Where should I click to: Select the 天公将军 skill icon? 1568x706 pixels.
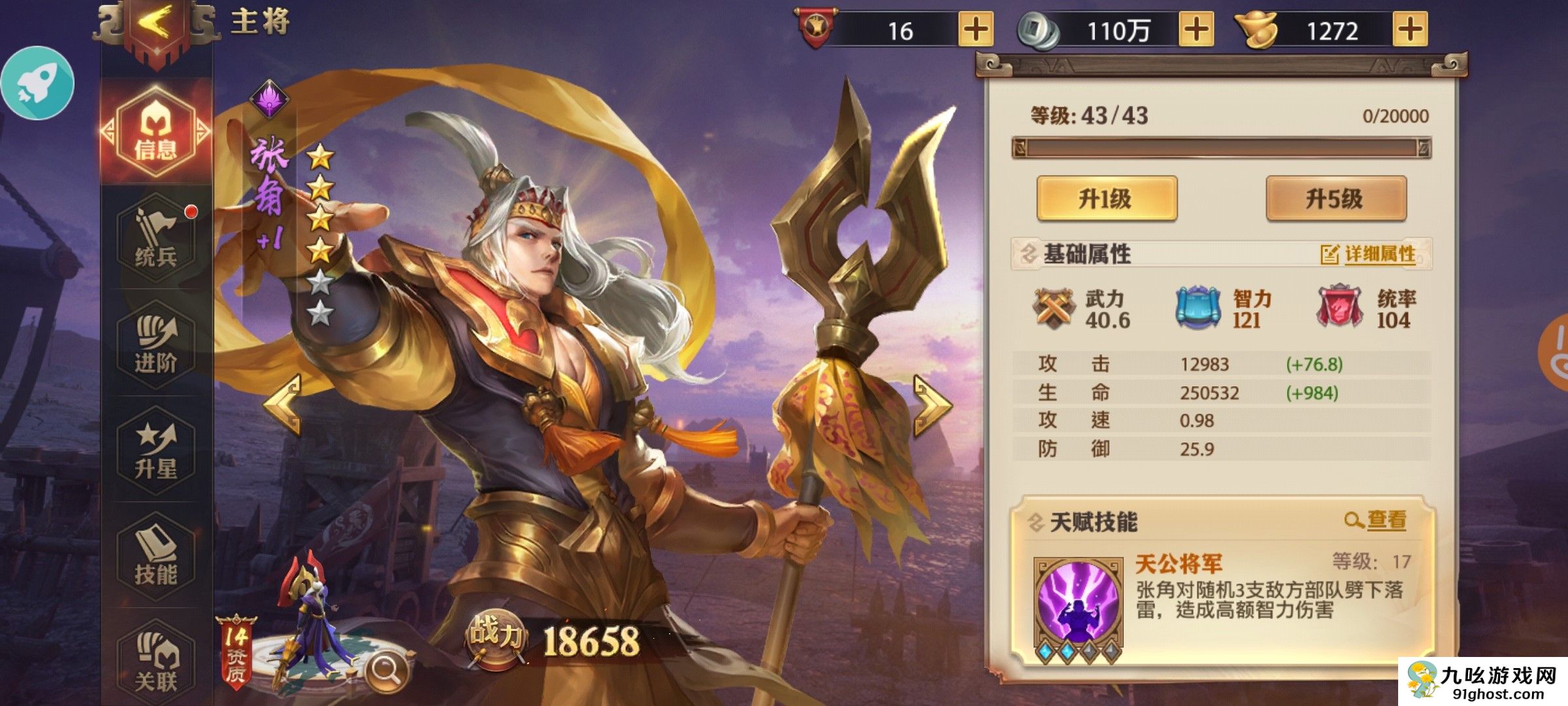pyautogui.click(x=1078, y=603)
